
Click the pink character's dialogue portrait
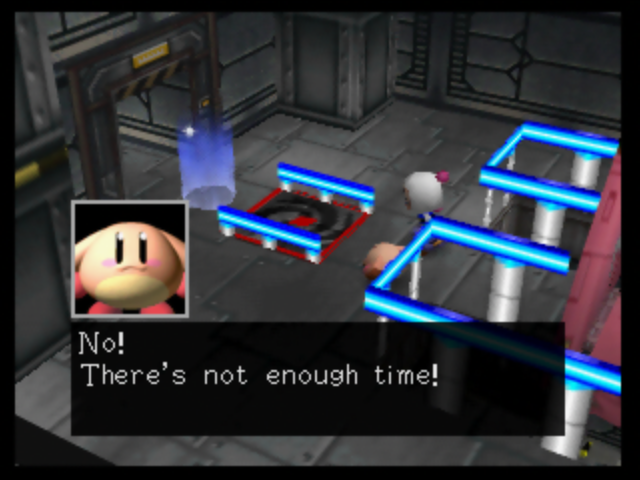tap(130, 260)
